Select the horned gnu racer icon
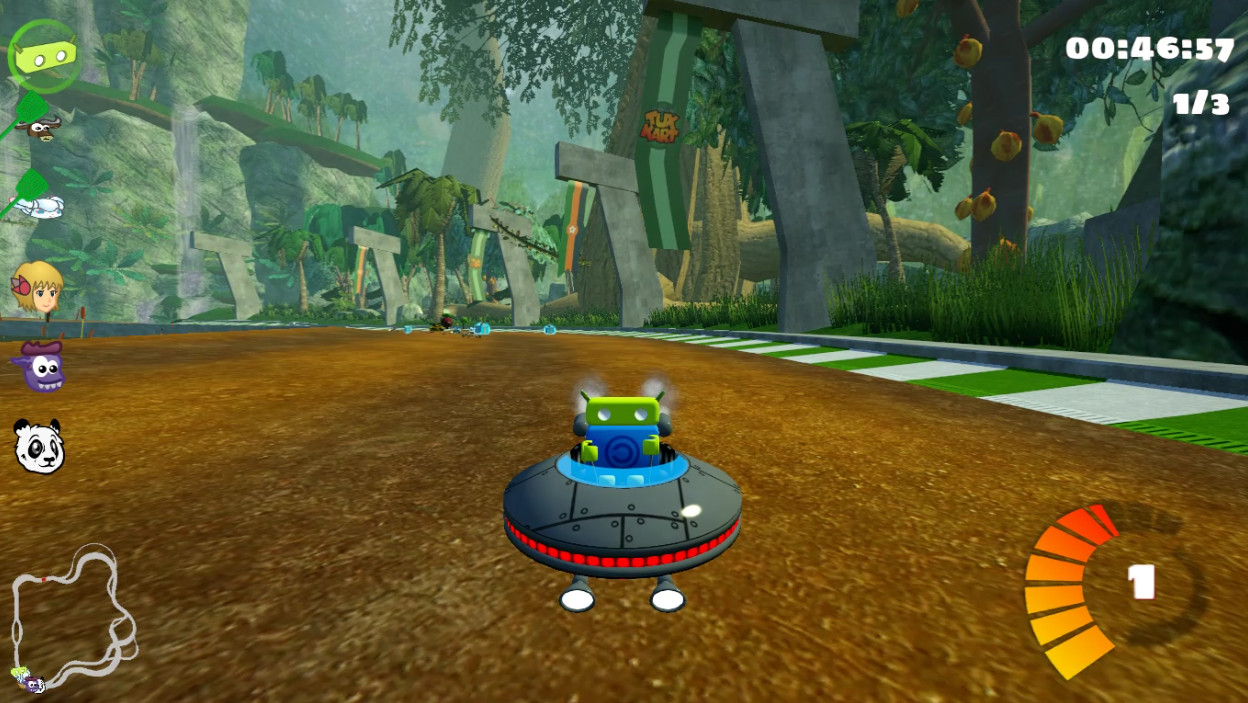This screenshot has height=703, width=1248. (40, 126)
